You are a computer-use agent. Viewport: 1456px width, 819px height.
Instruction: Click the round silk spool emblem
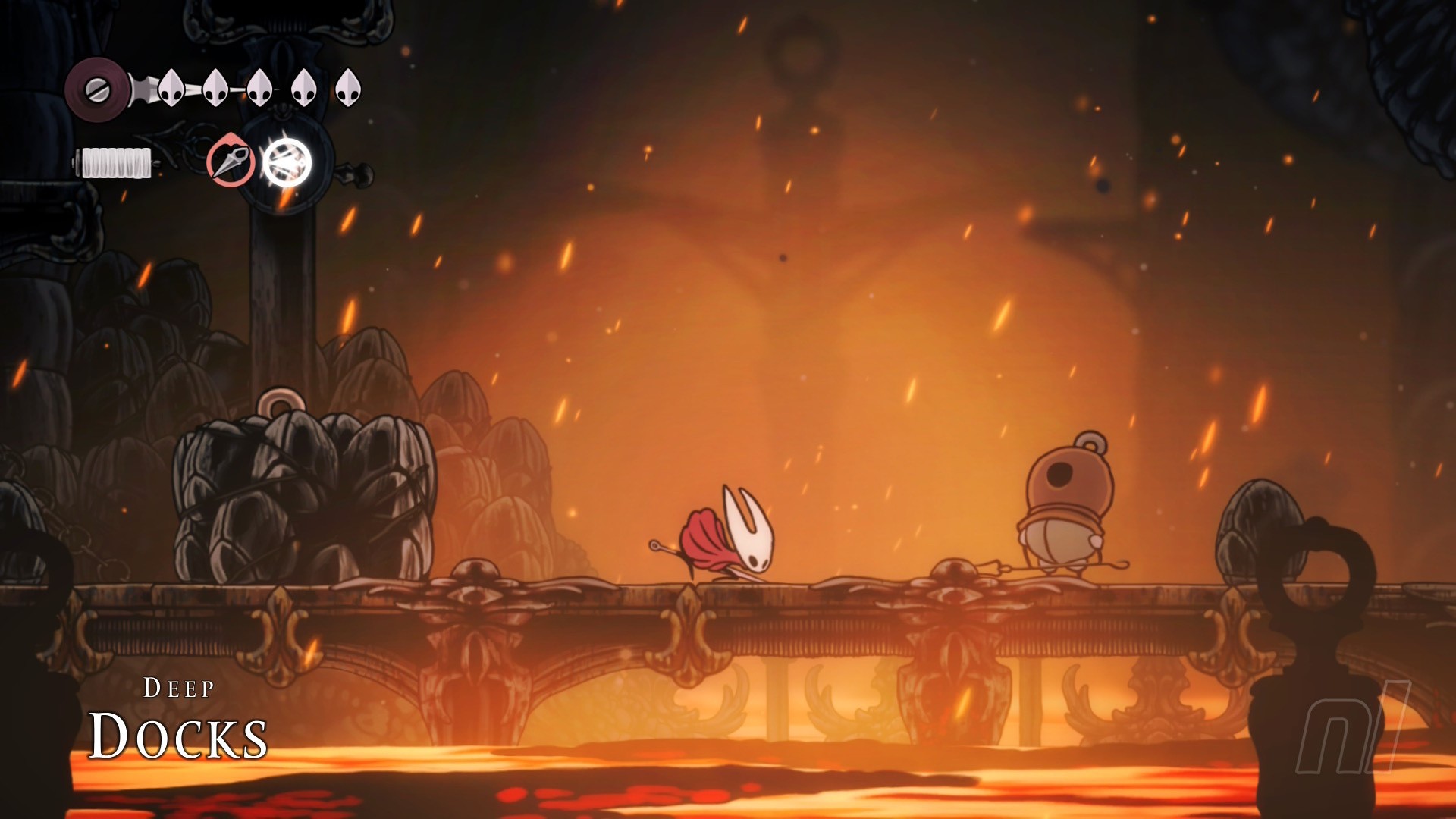click(x=97, y=90)
